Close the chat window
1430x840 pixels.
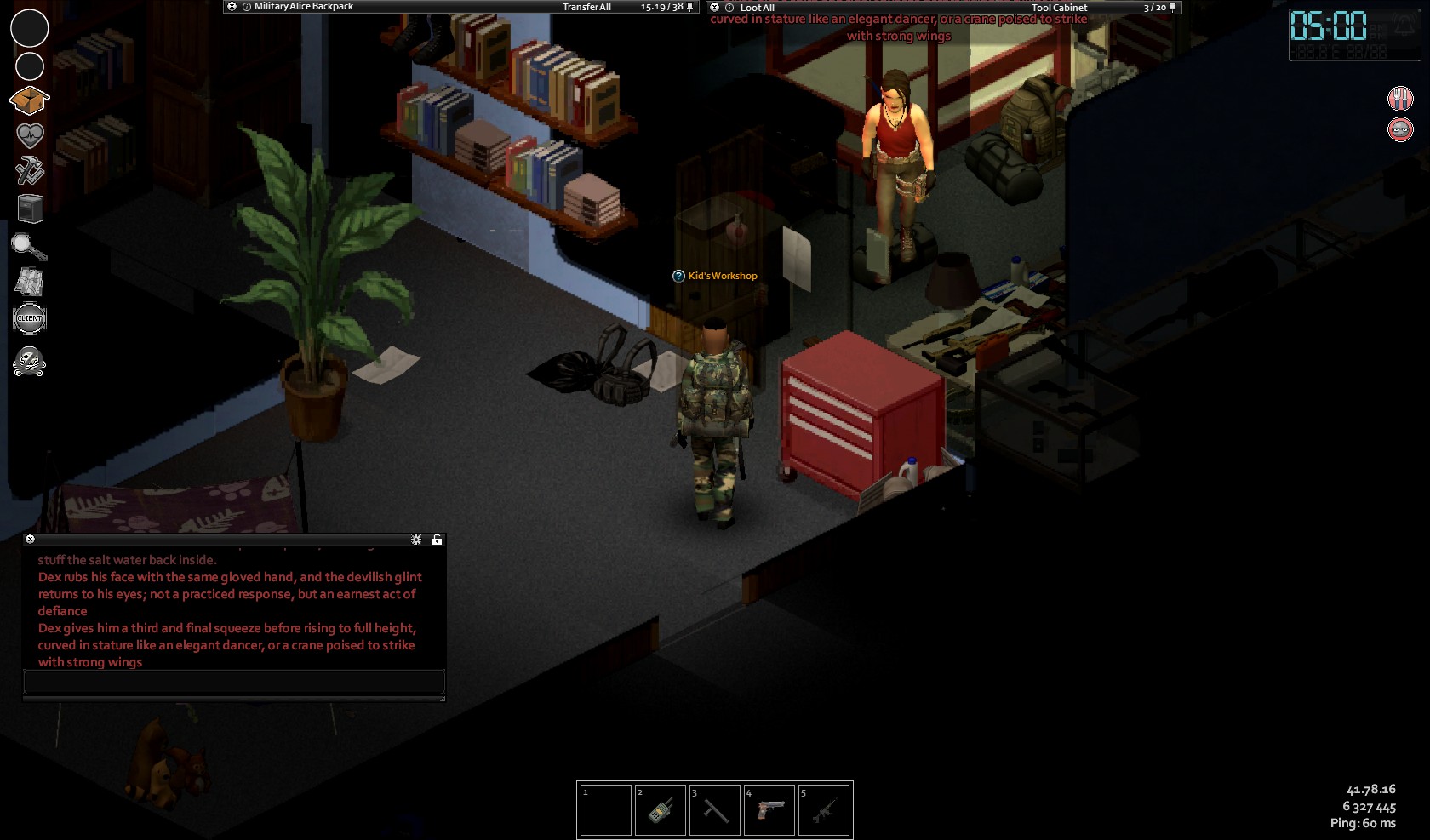31,540
